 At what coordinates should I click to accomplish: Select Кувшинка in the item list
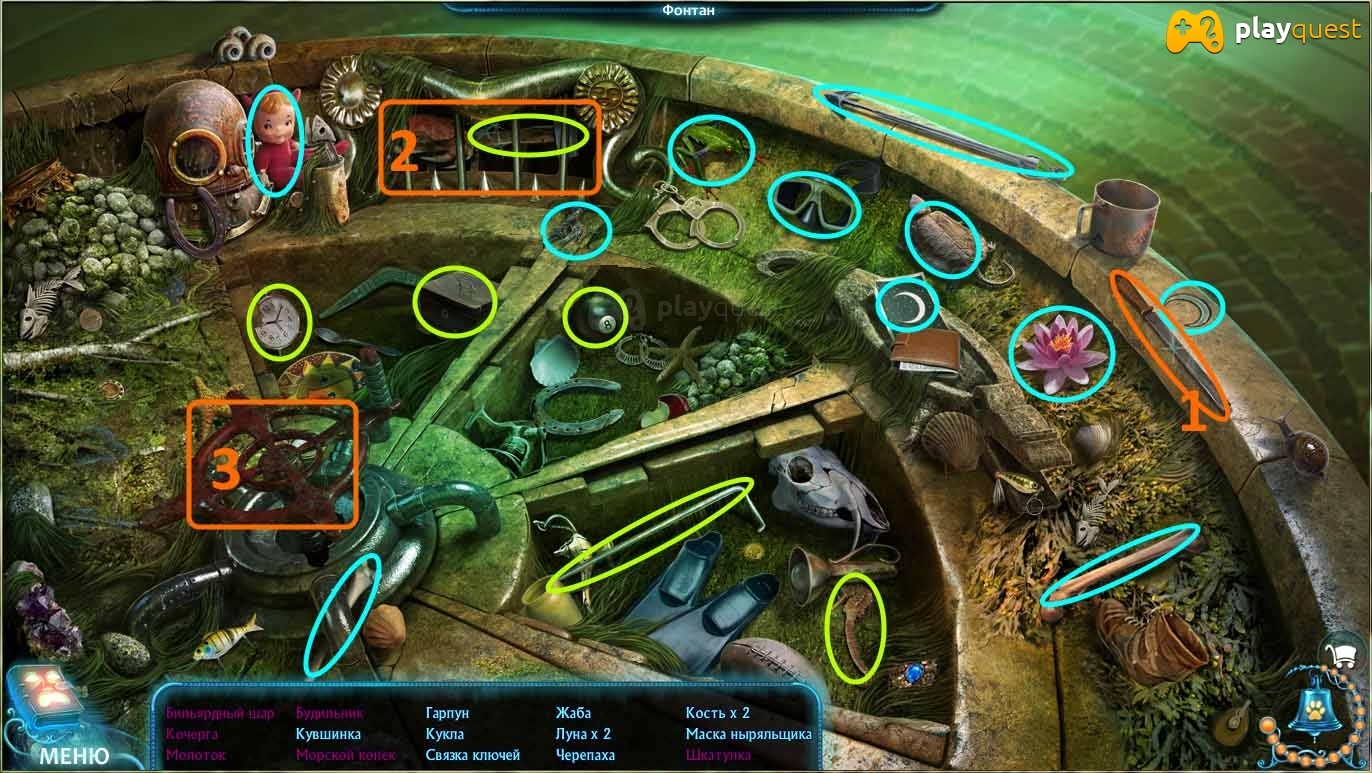pyautogui.click(x=328, y=734)
